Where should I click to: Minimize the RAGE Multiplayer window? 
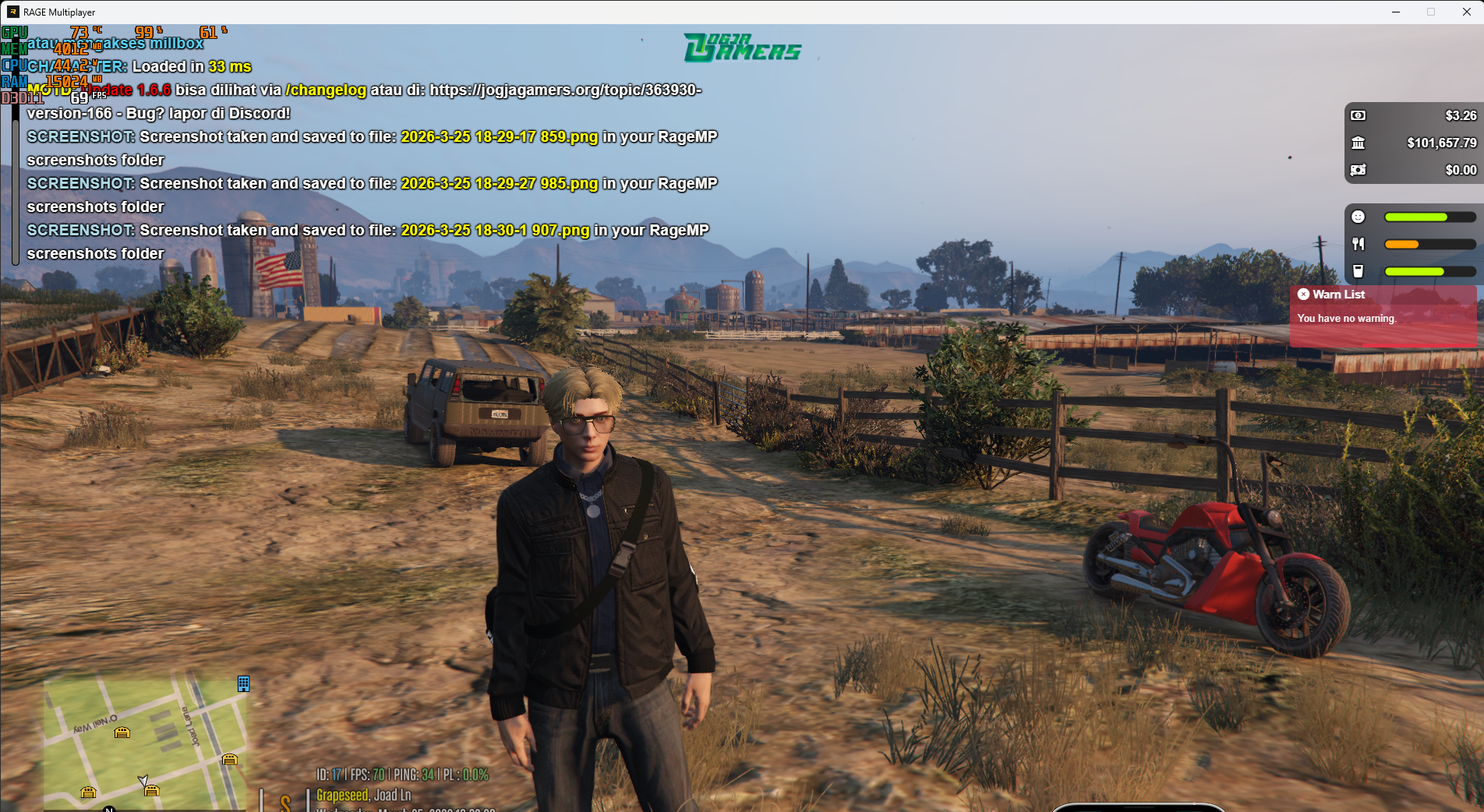[x=1395, y=12]
